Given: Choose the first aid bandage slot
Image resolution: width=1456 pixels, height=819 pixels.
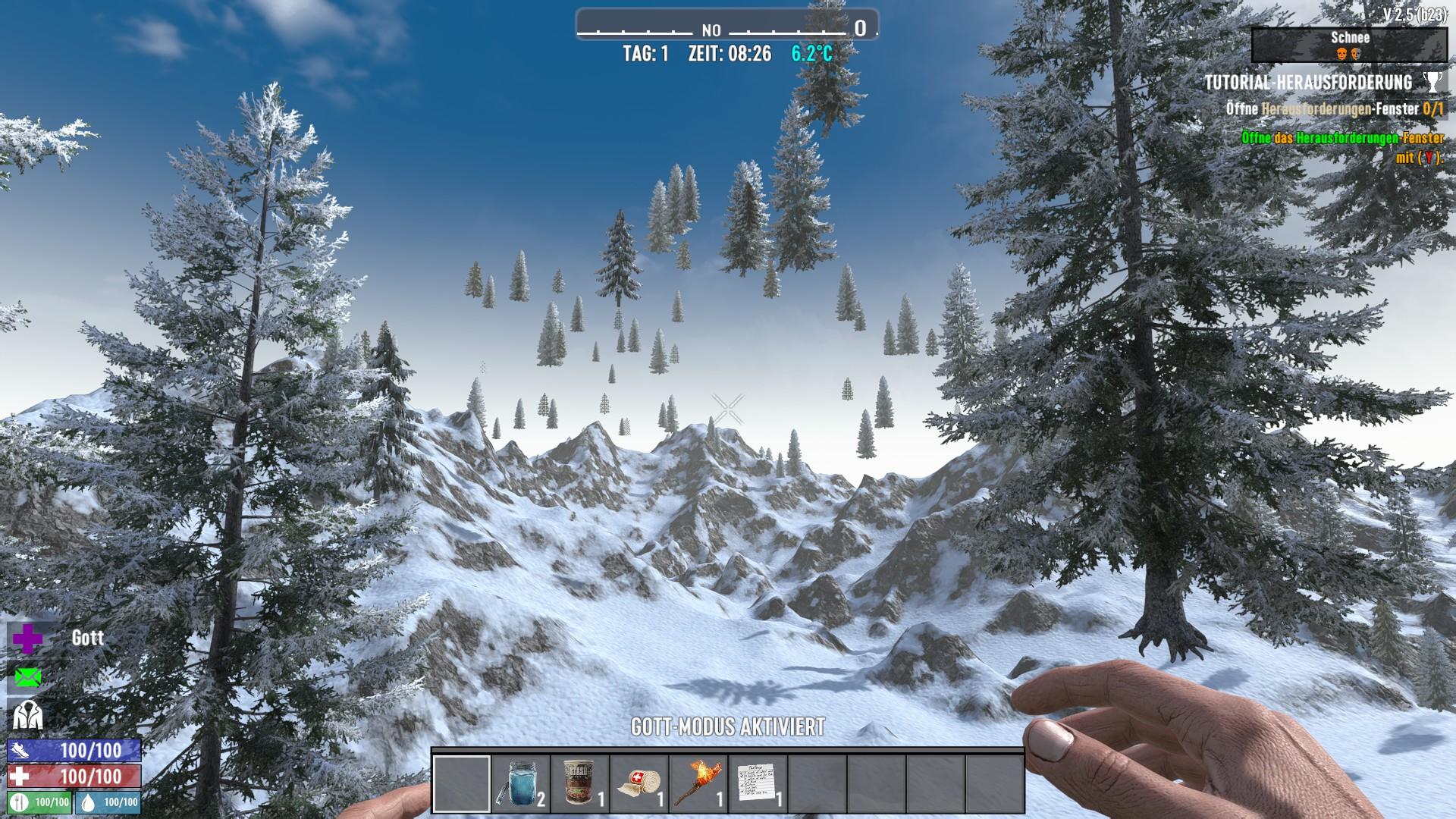Looking at the screenshot, I should point(639,783).
